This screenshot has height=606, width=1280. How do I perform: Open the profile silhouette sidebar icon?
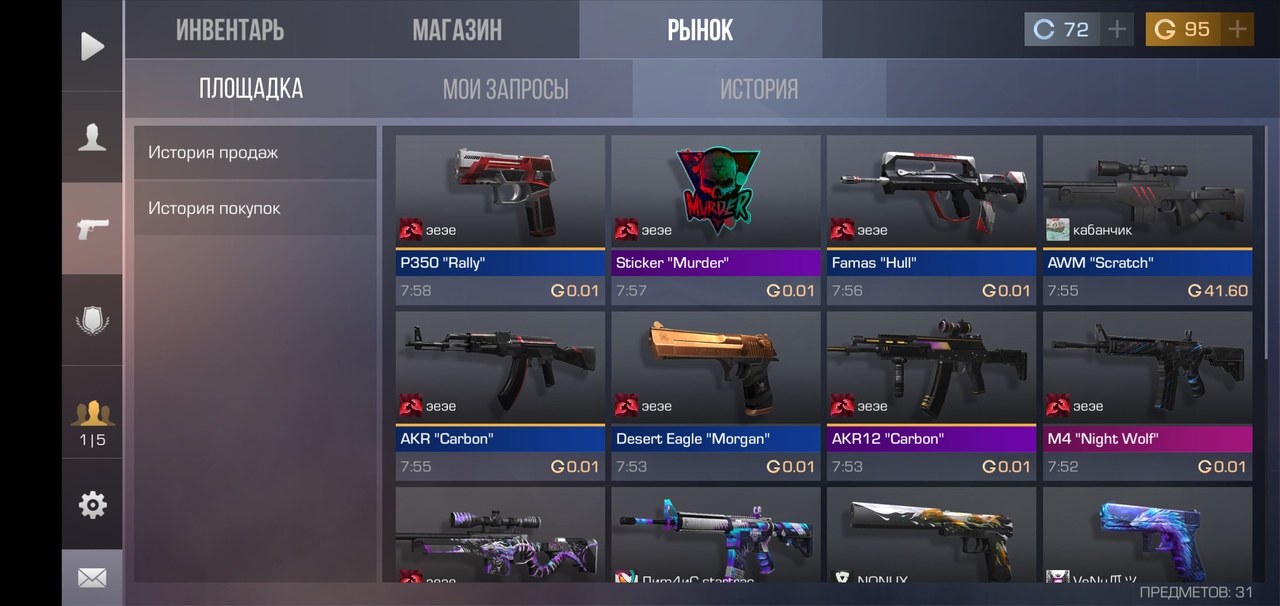click(92, 137)
